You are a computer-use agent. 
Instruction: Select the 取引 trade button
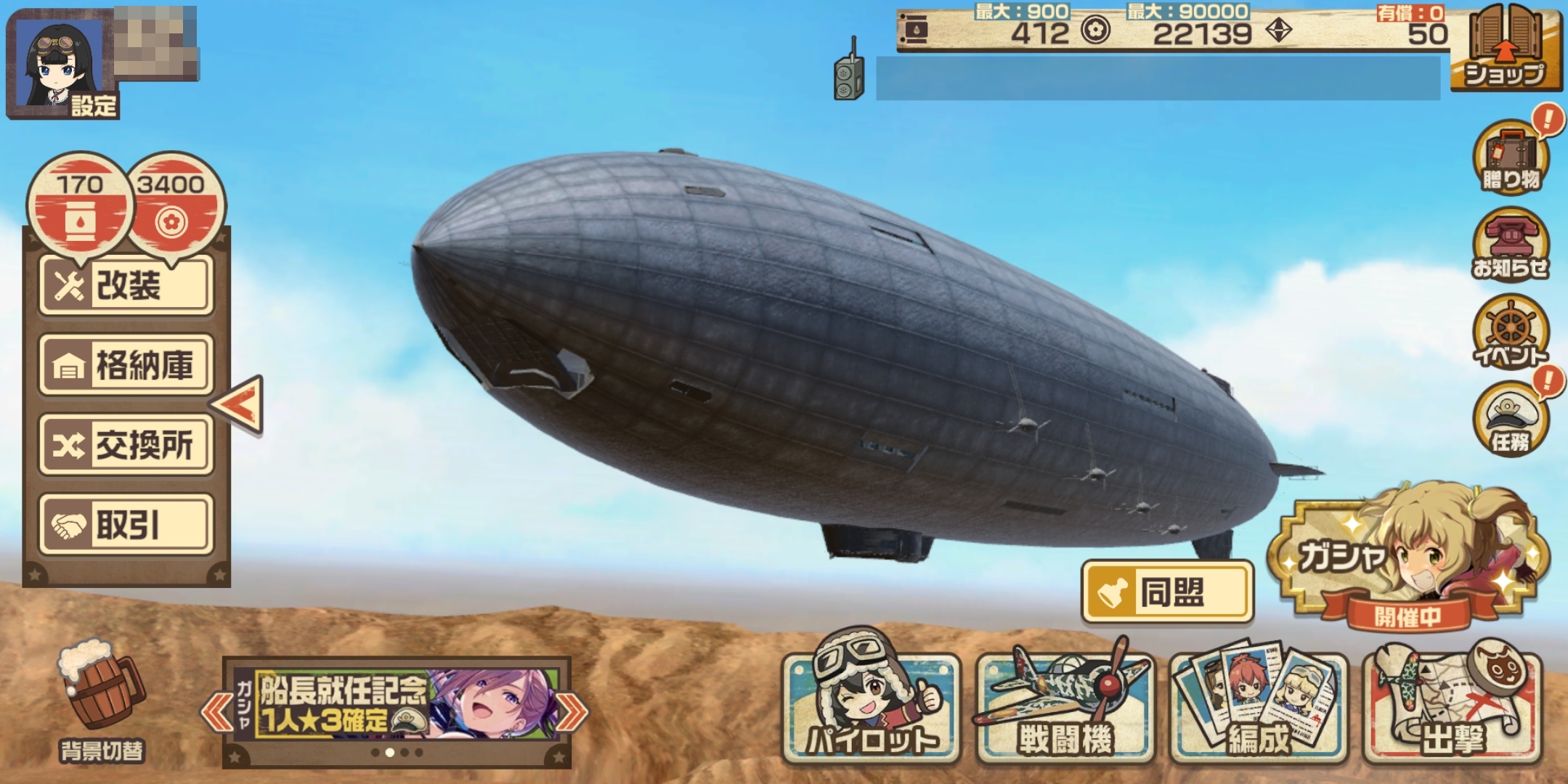(126, 524)
